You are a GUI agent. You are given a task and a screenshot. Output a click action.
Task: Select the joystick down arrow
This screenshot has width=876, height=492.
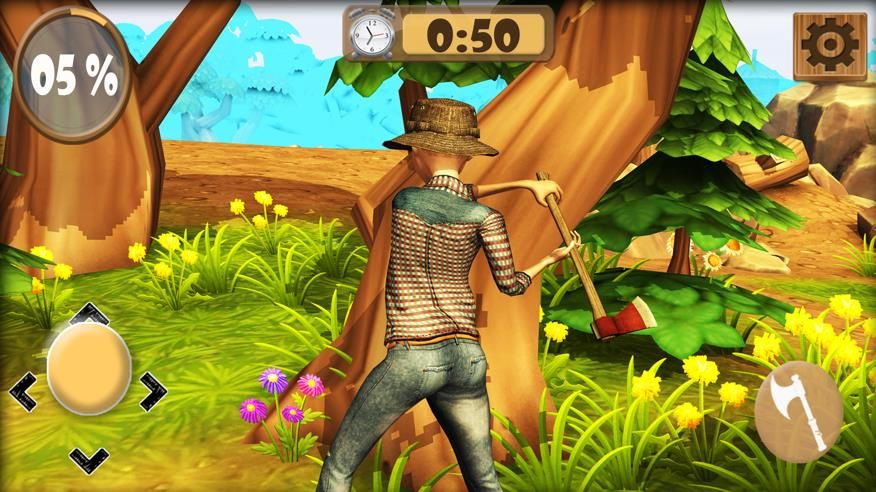[x=89, y=458]
